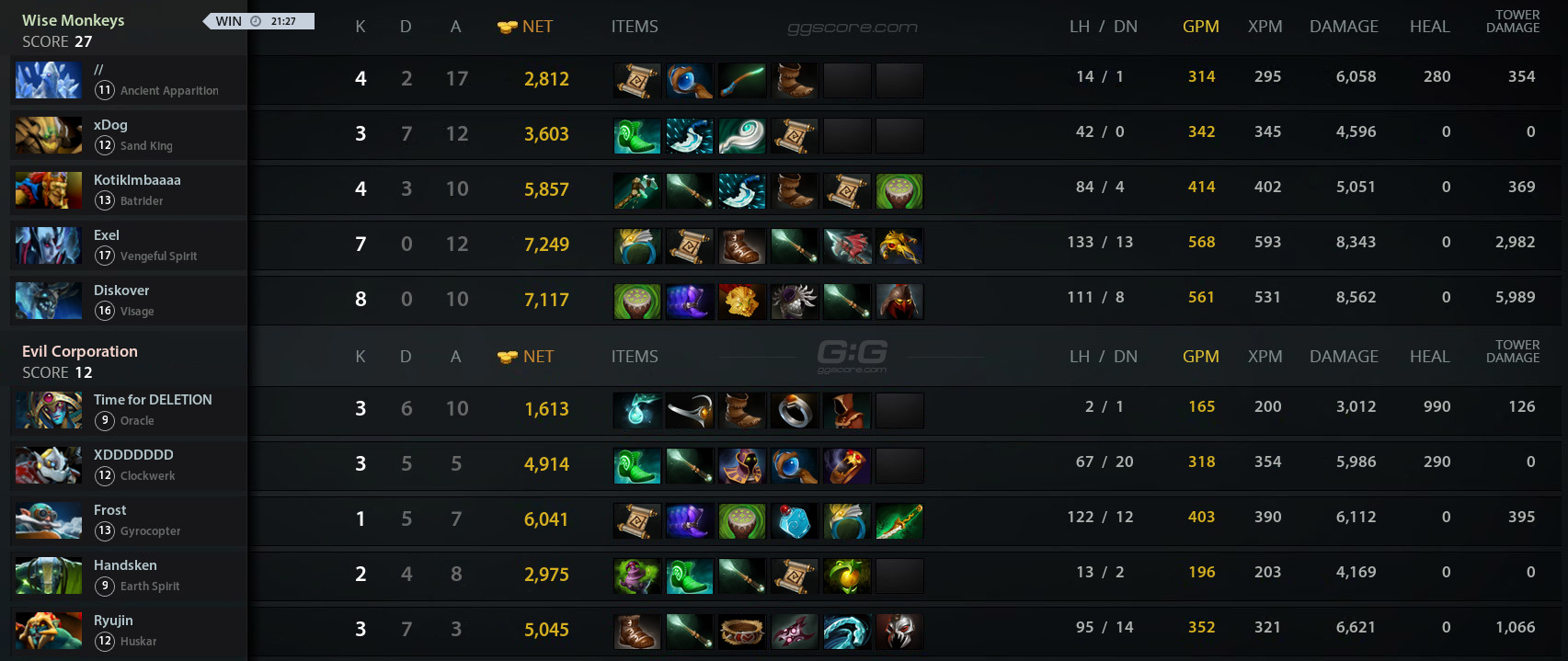This screenshot has height=661, width=1568.
Task: Click Gyrocopter's Bottle item icon
Action: (x=795, y=521)
